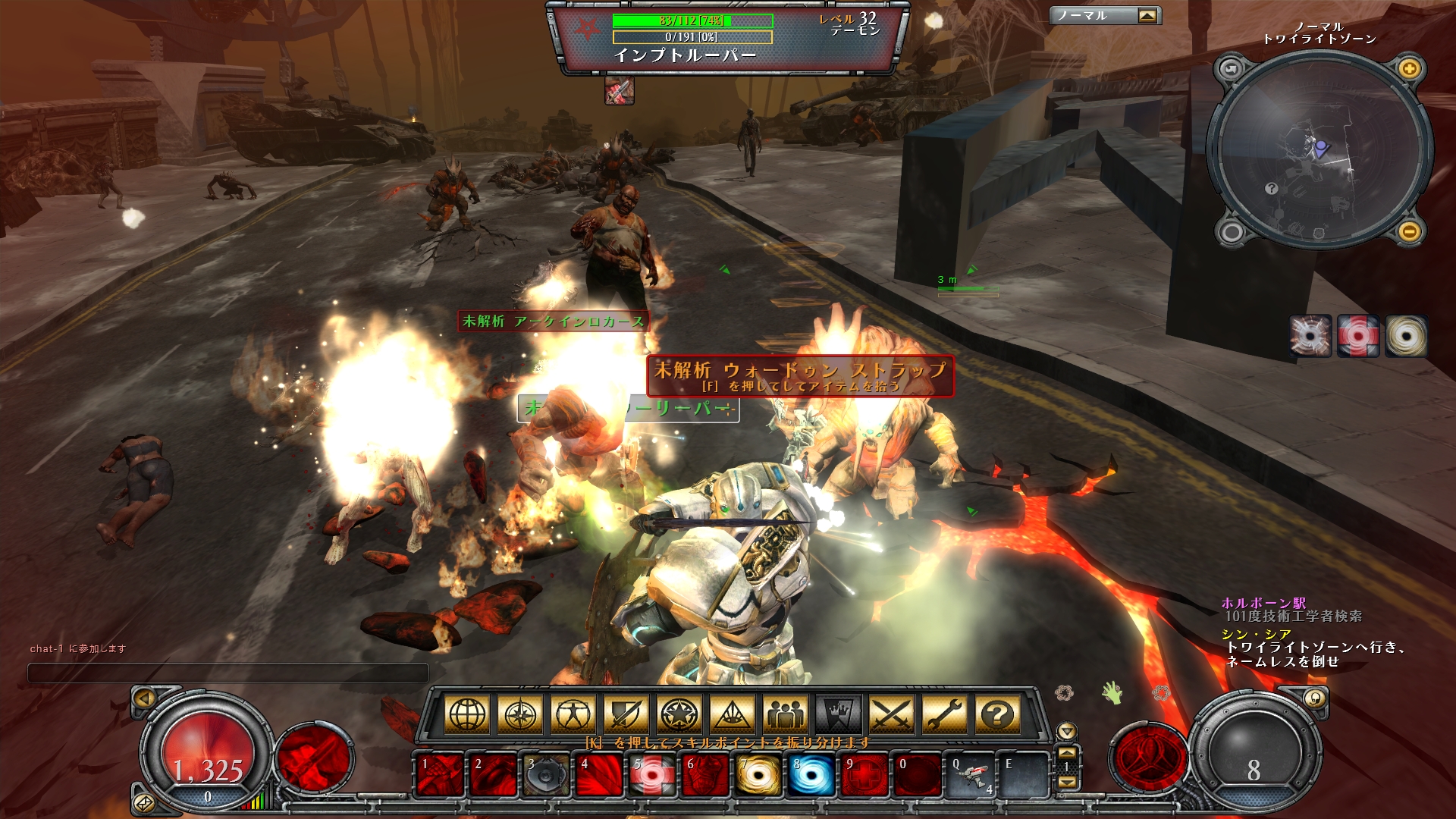The height and width of the screenshot is (819, 1456).
Task: Select the star badge menu button
Action: coord(679,714)
